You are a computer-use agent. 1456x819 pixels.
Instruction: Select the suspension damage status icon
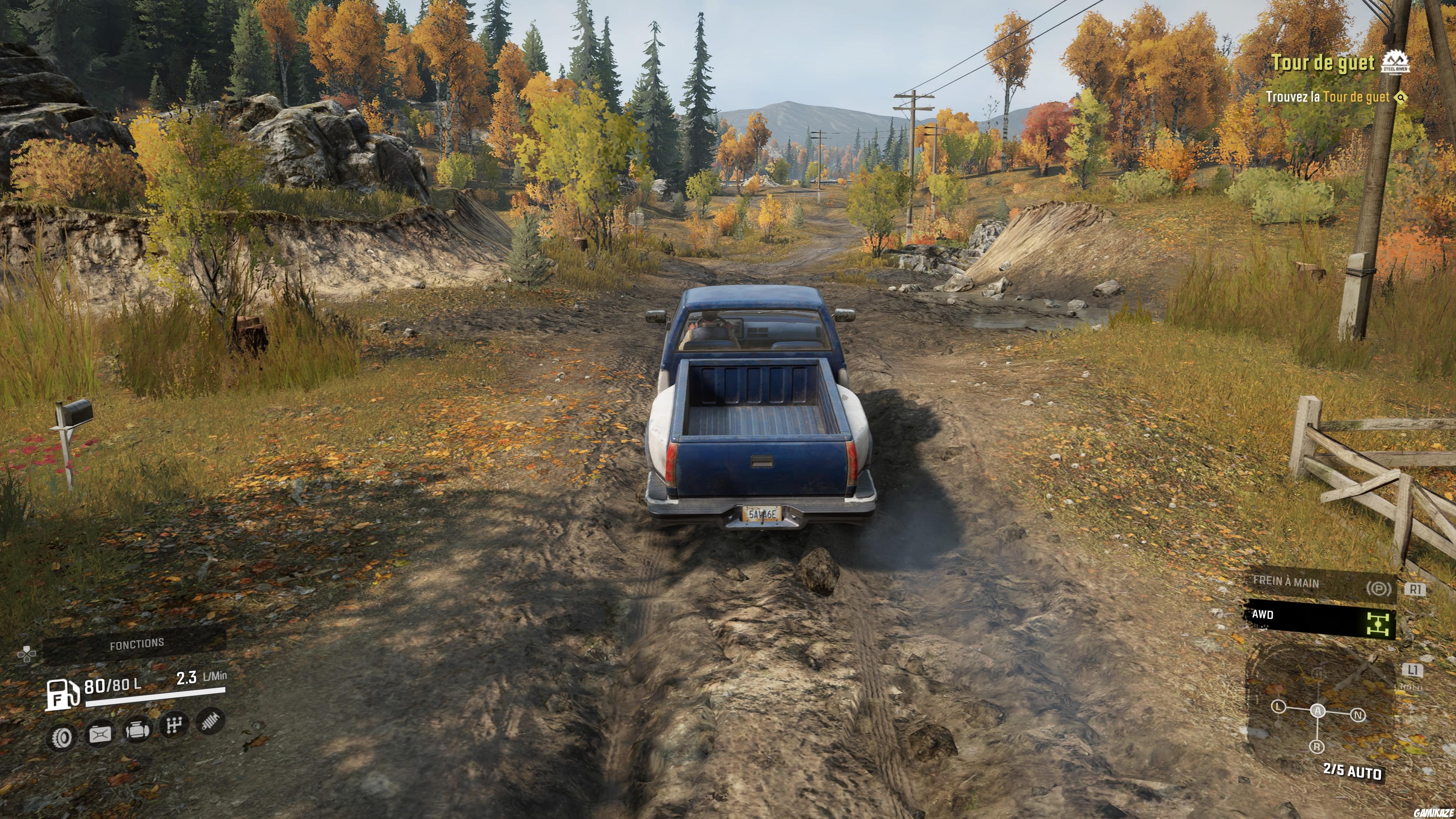point(210,721)
